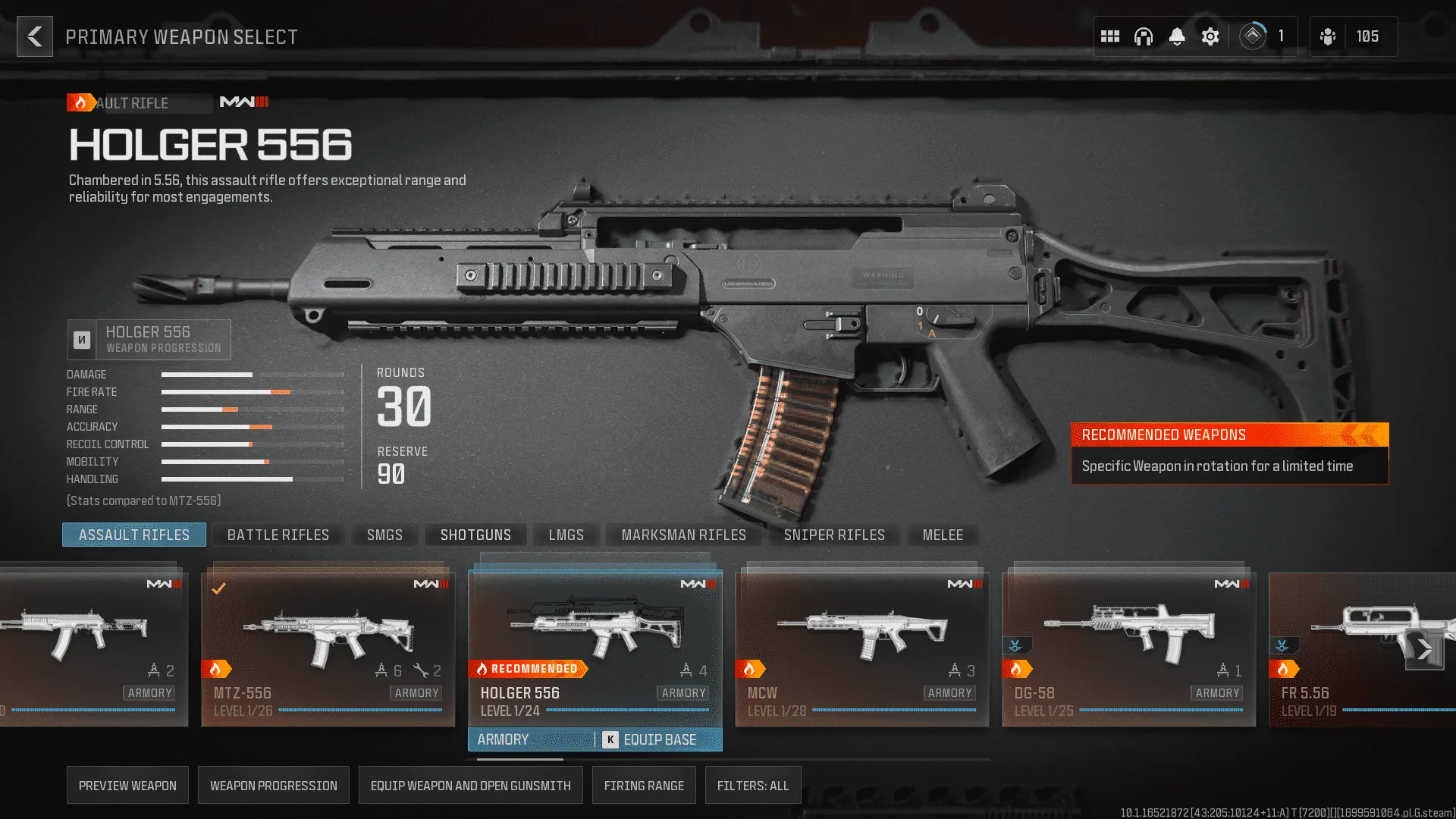Open the settings gear icon
The width and height of the screenshot is (1456, 819).
[x=1210, y=36]
